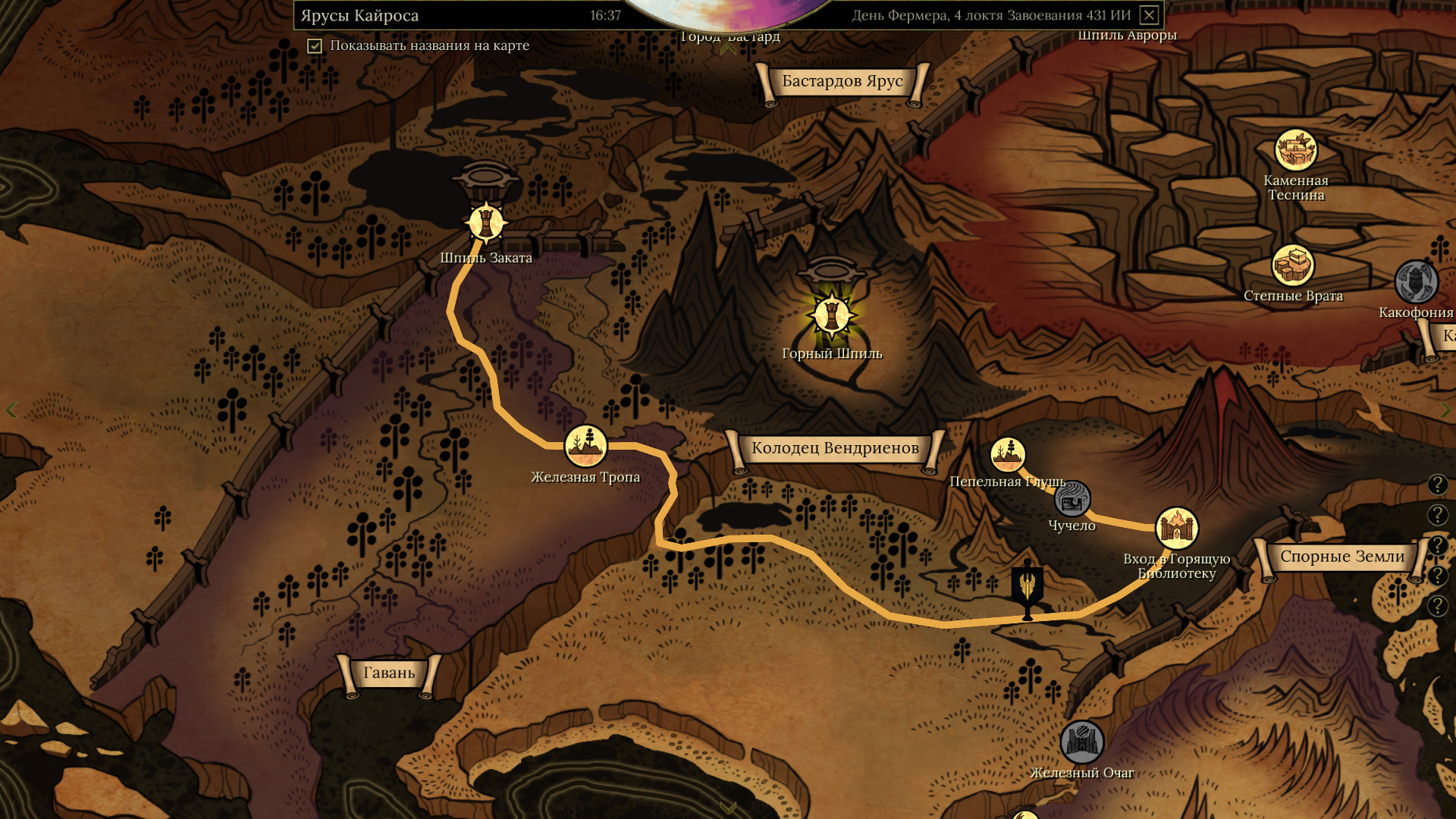Toggle the show map names checkbox
Image resolution: width=1456 pixels, height=819 pixels.
click(315, 46)
